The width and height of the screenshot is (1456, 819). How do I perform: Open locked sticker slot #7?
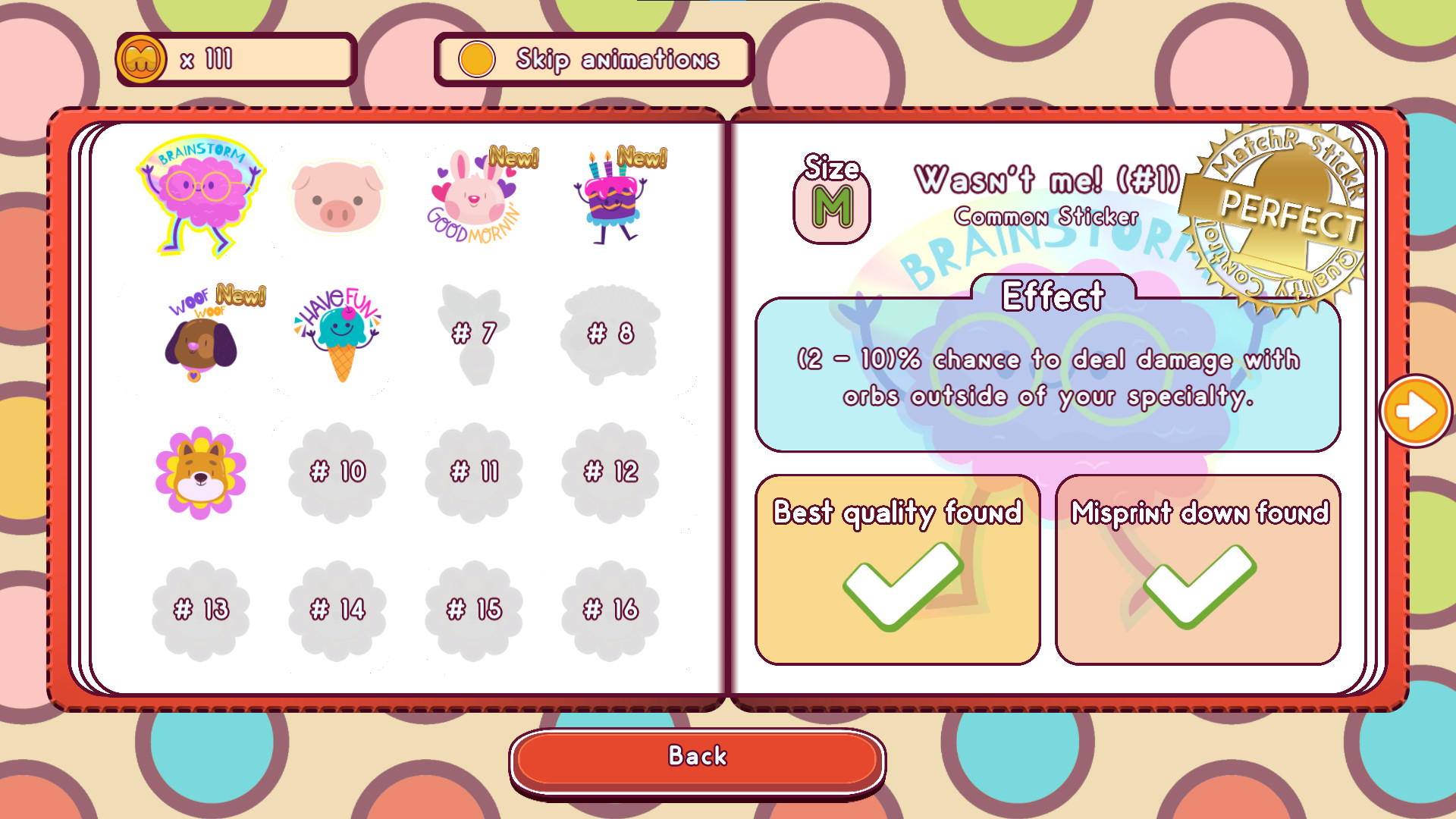(474, 331)
